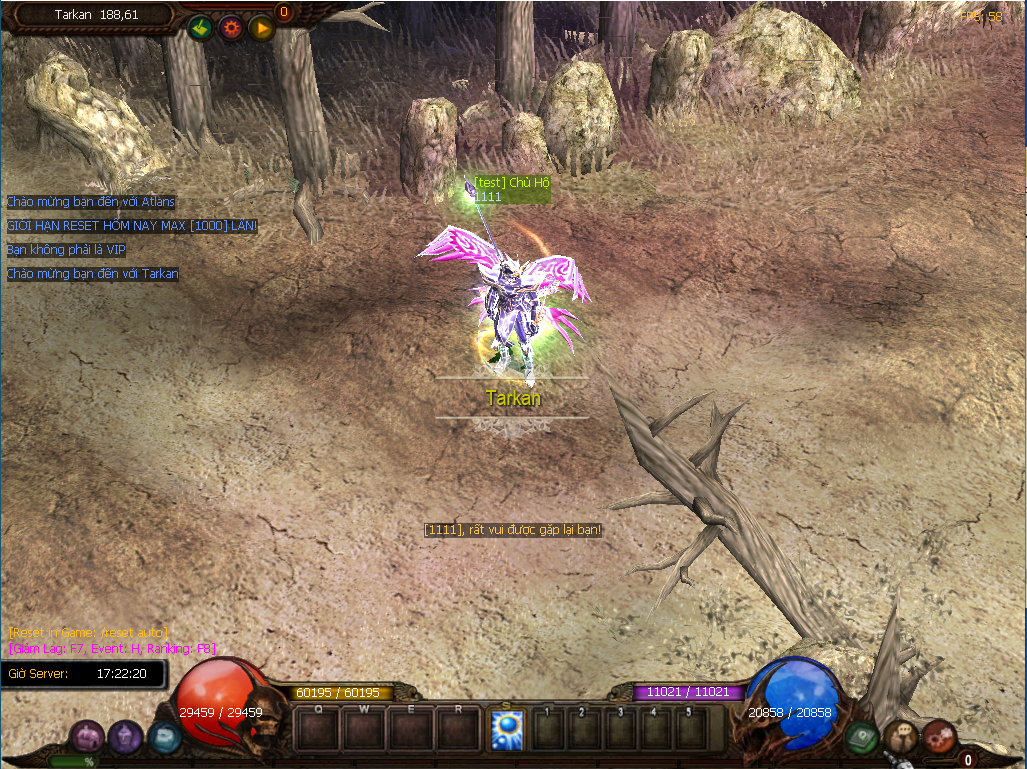The height and width of the screenshot is (769, 1027).
Task: Click the blue scroll icon
Action: (x=164, y=738)
